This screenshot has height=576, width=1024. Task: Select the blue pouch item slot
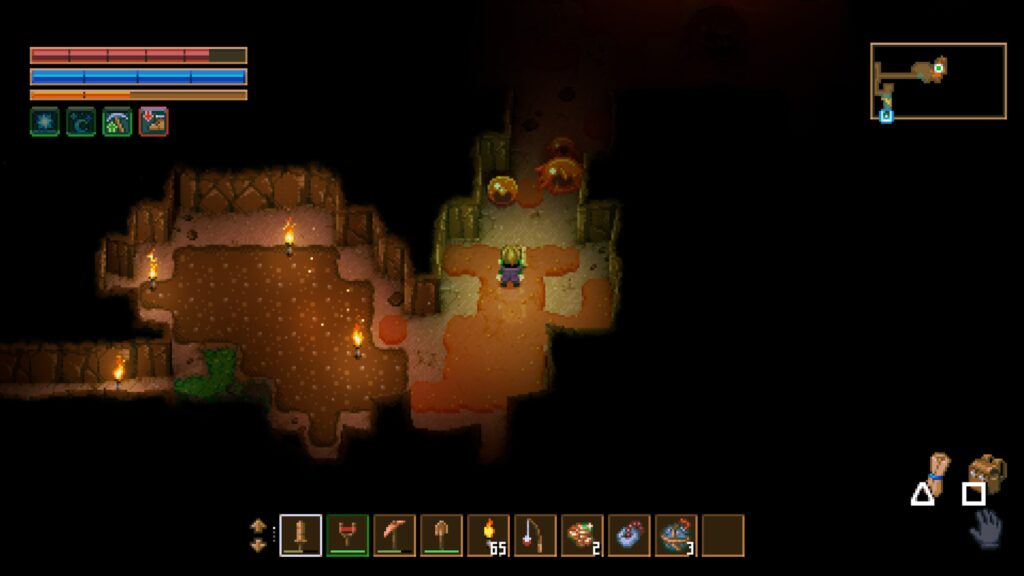[629, 535]
